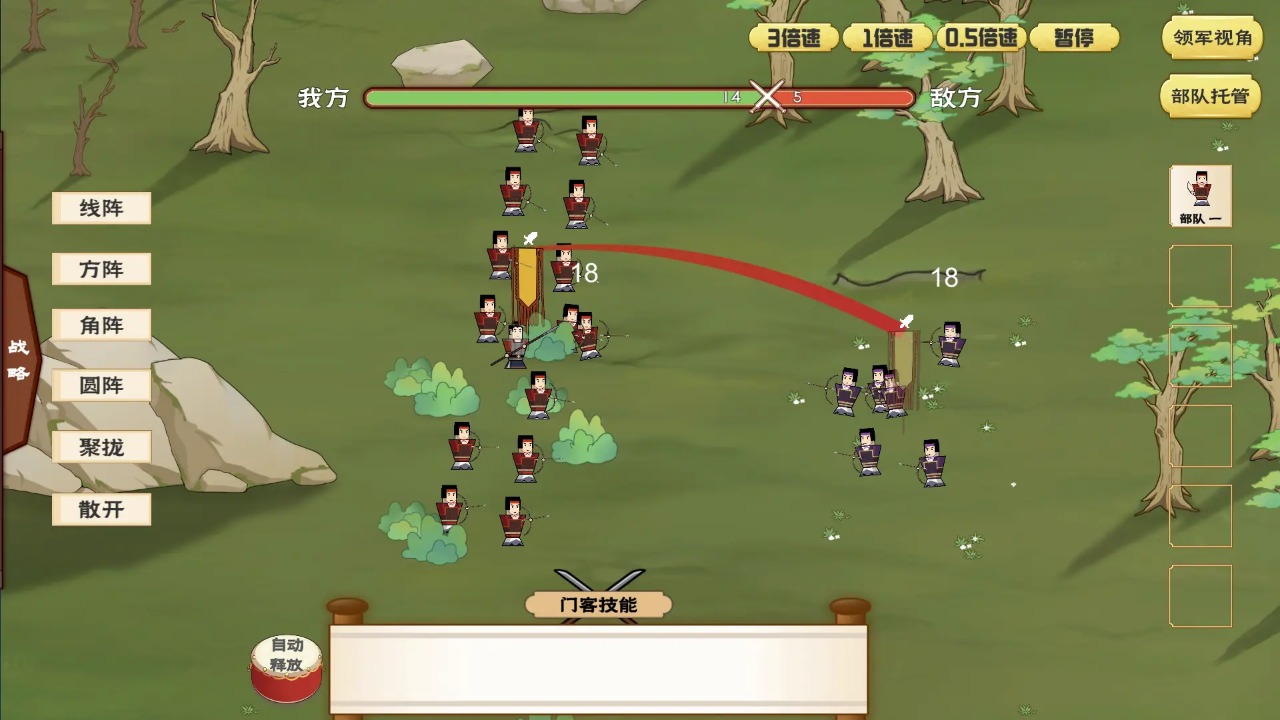Order troops to 聚拢 gather
This screenshot has width=1280, height=720.
click(101, 447)
